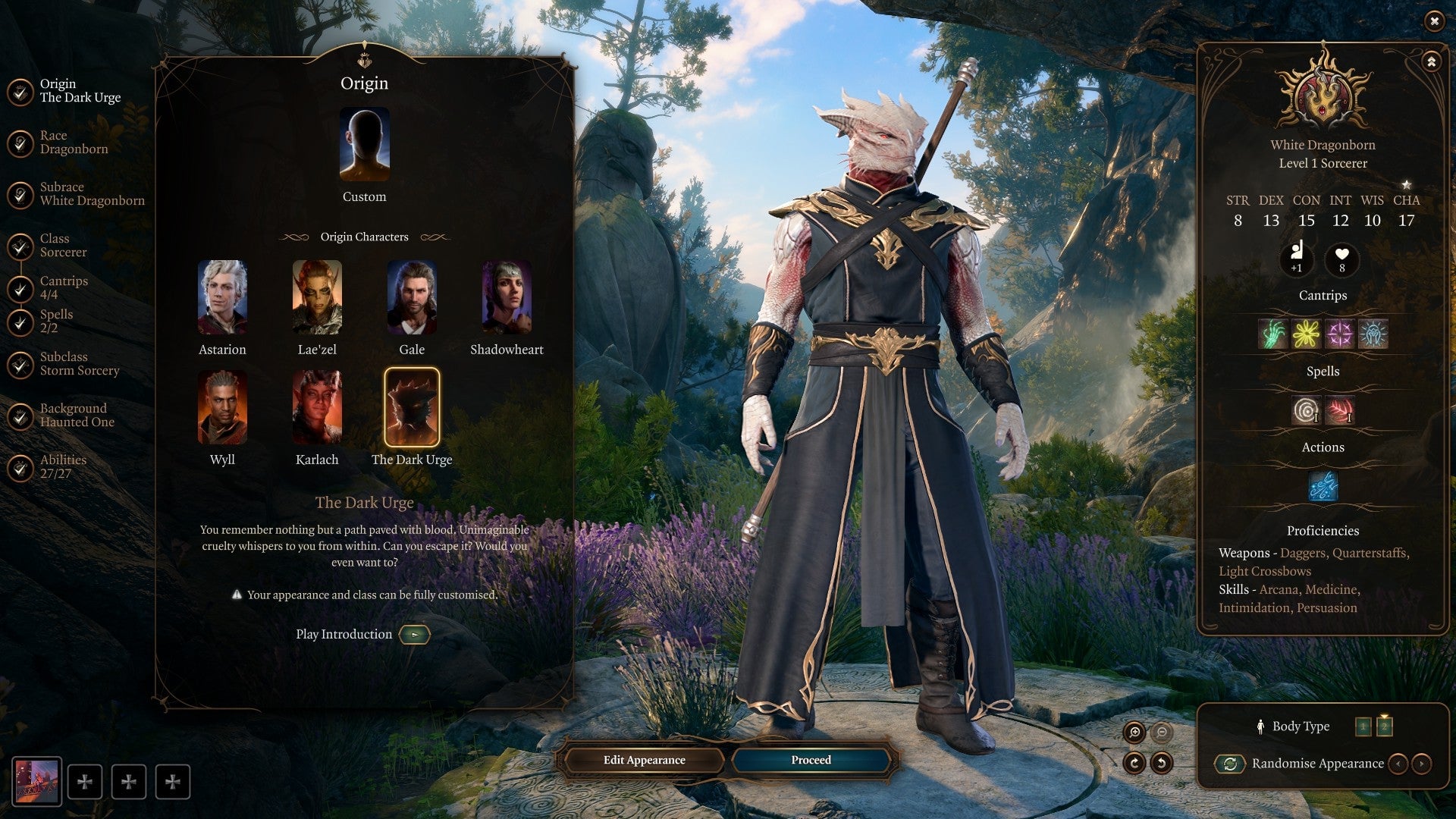Select the yellow flower cantrip icon
The height and width of the screenshot is (819, 1456).
[x=1306, y=334]
